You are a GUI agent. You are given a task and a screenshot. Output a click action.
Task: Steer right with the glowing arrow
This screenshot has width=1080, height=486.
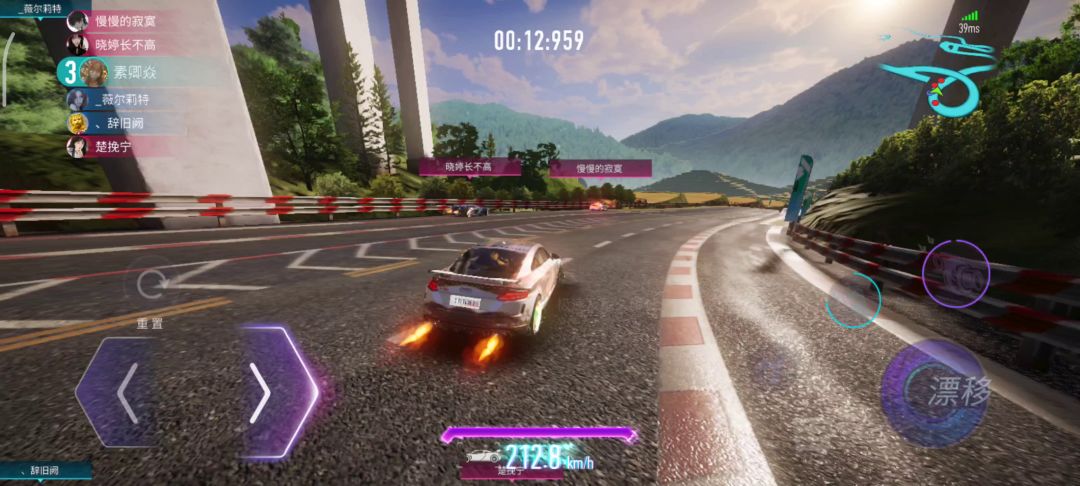(264, 392)
